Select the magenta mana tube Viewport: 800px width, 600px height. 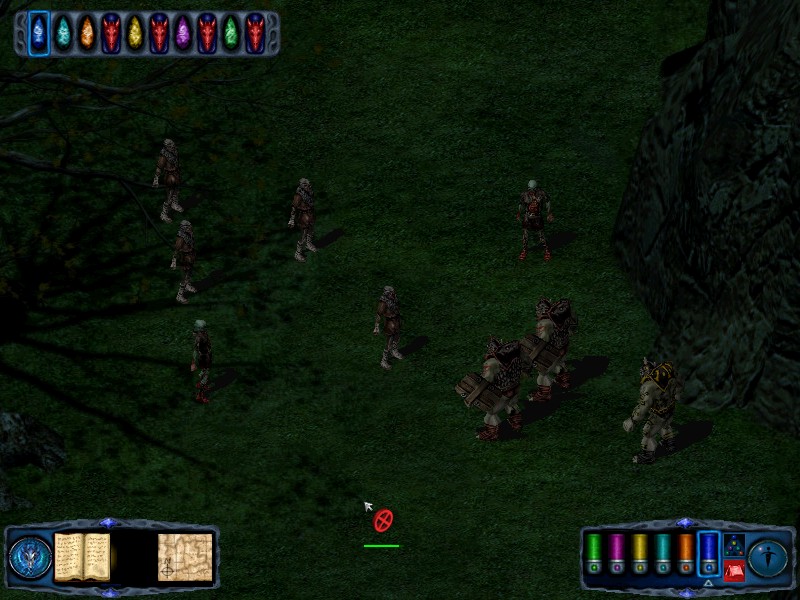click(x=616, y=552)
